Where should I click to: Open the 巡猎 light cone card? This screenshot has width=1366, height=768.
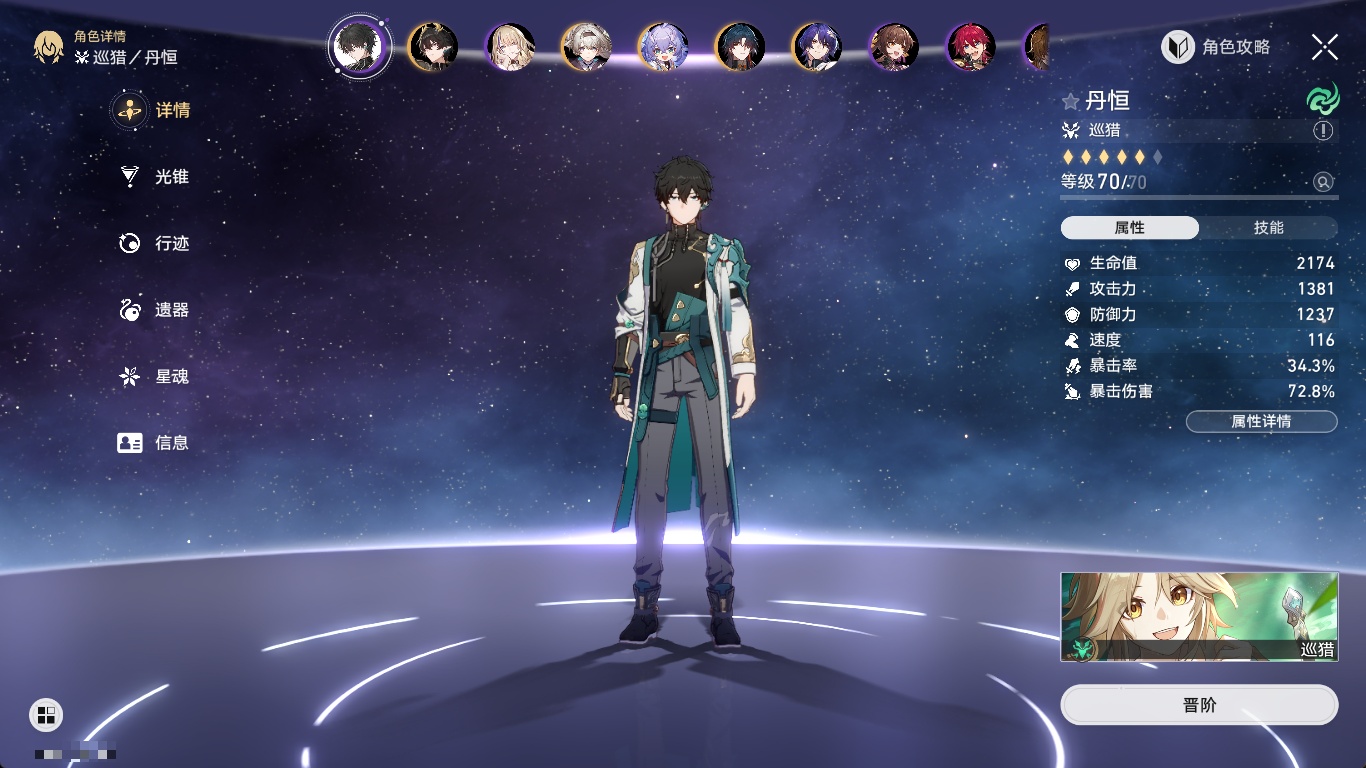(1199, 617)
